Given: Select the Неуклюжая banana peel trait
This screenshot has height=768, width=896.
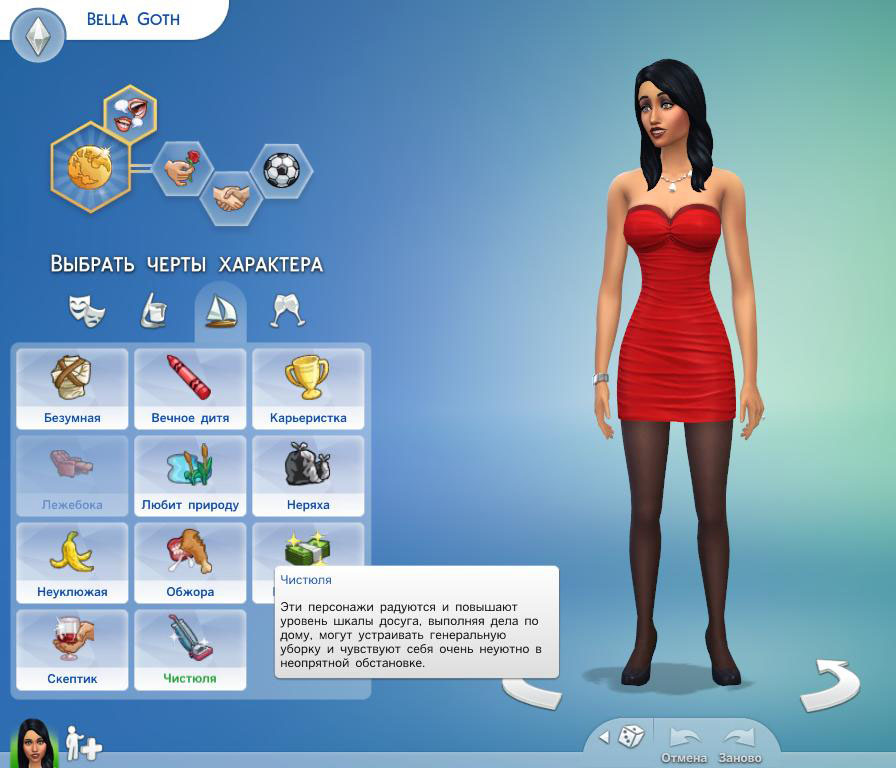Looking at the screenshot, I should 72,563.
